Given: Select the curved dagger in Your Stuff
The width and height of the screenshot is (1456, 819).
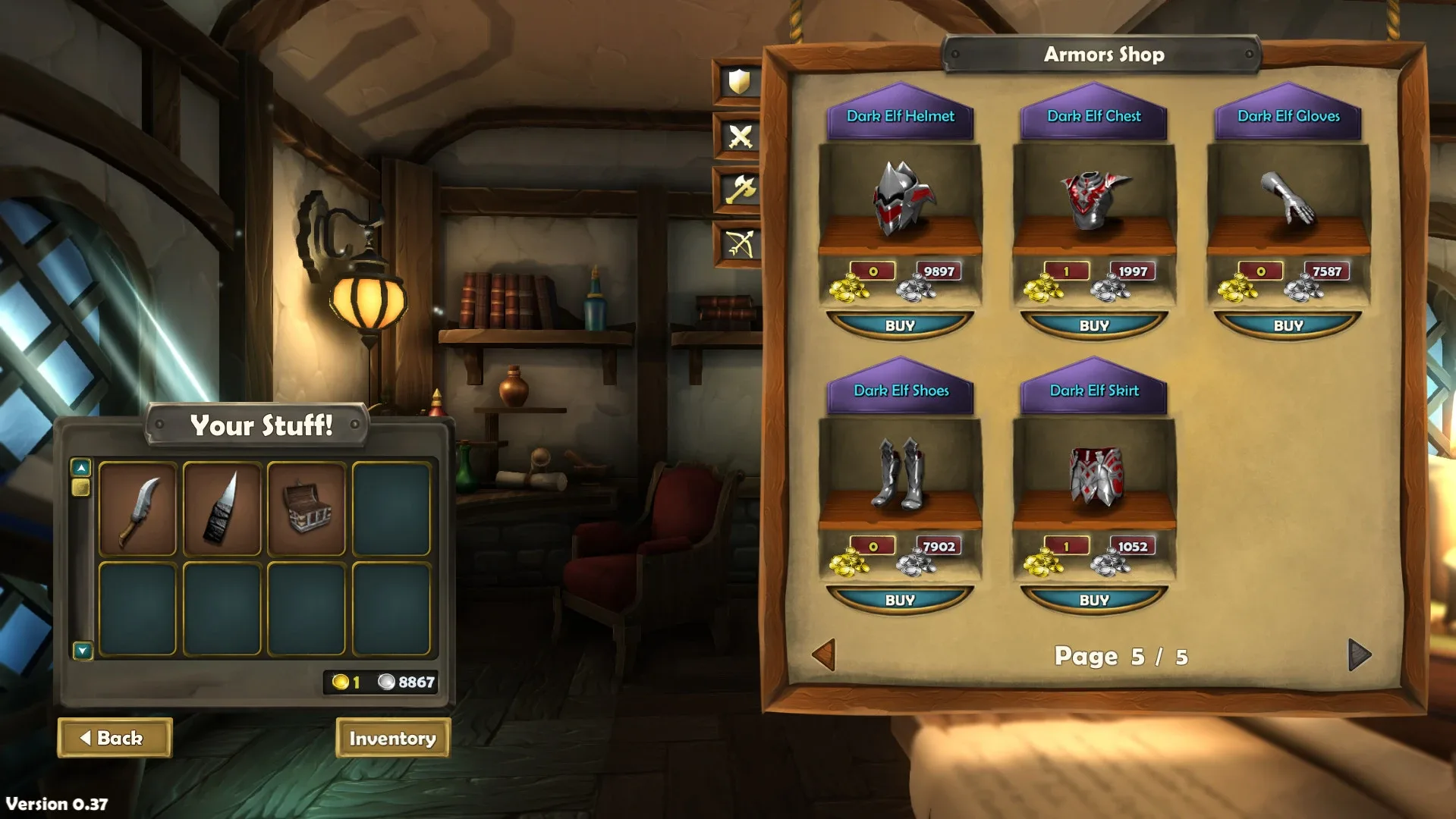Looking at the screenshot, I should 138,510.
